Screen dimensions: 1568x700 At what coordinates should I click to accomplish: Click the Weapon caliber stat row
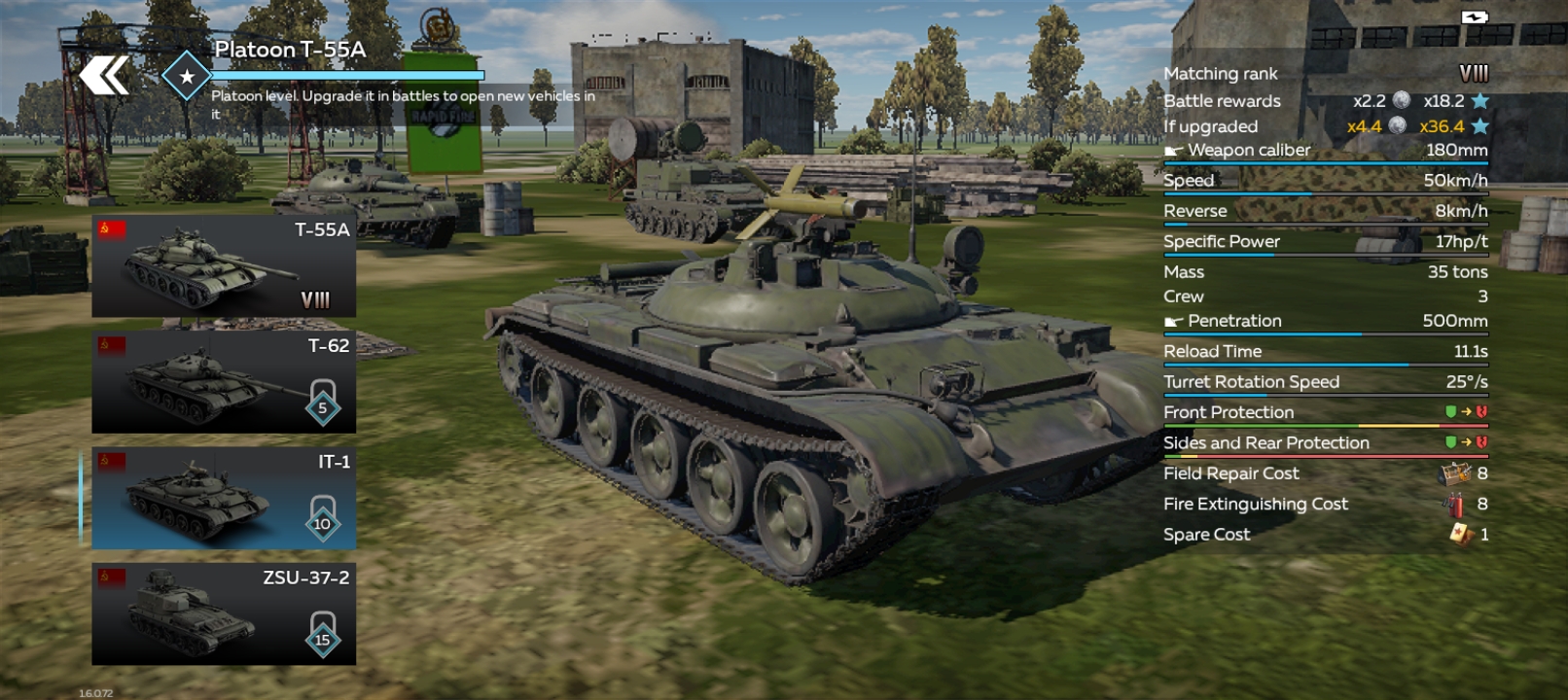coord(1323,150)
